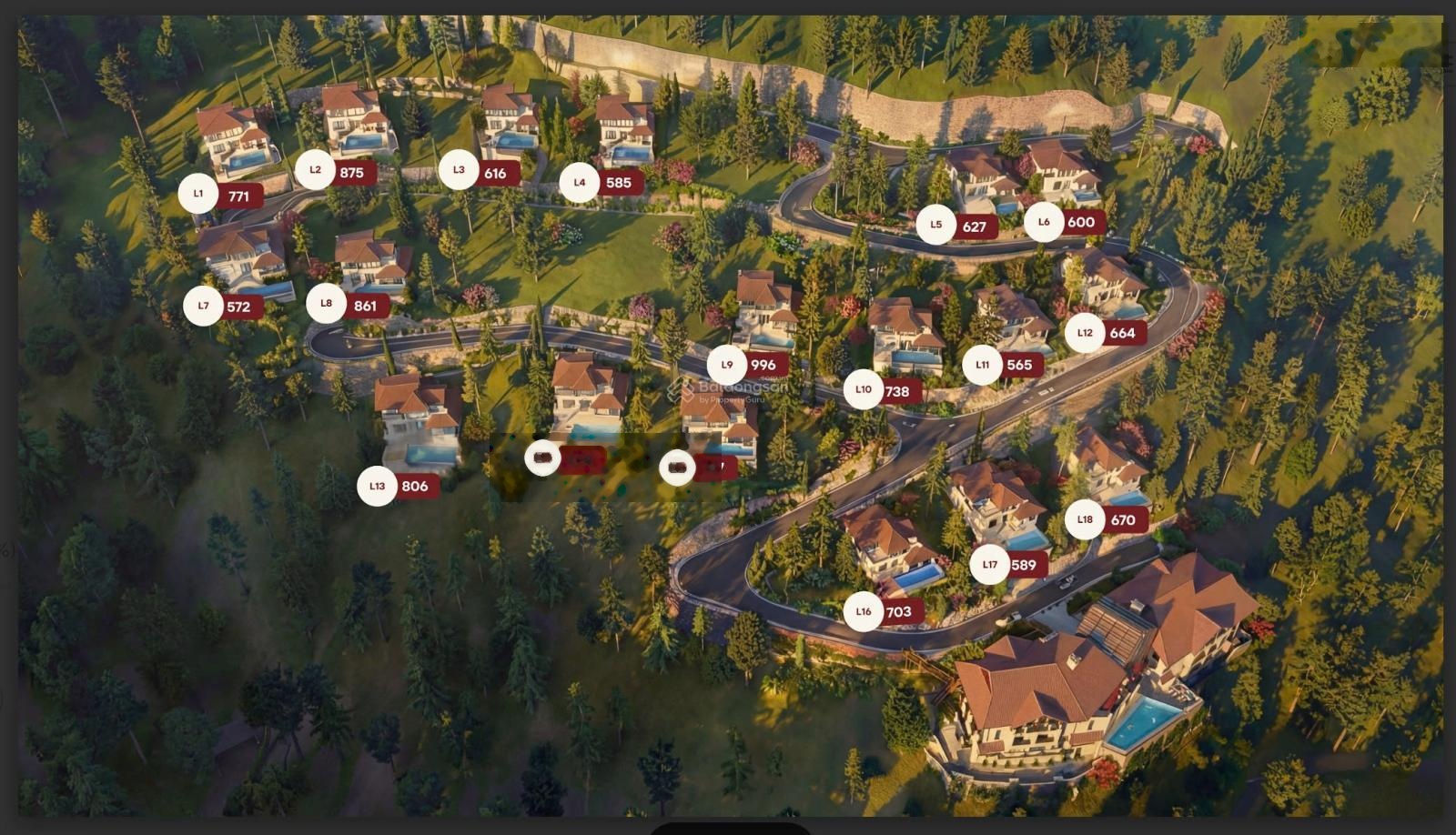
Task: Open the L3 marker showing 616
Action: [460, 170]
